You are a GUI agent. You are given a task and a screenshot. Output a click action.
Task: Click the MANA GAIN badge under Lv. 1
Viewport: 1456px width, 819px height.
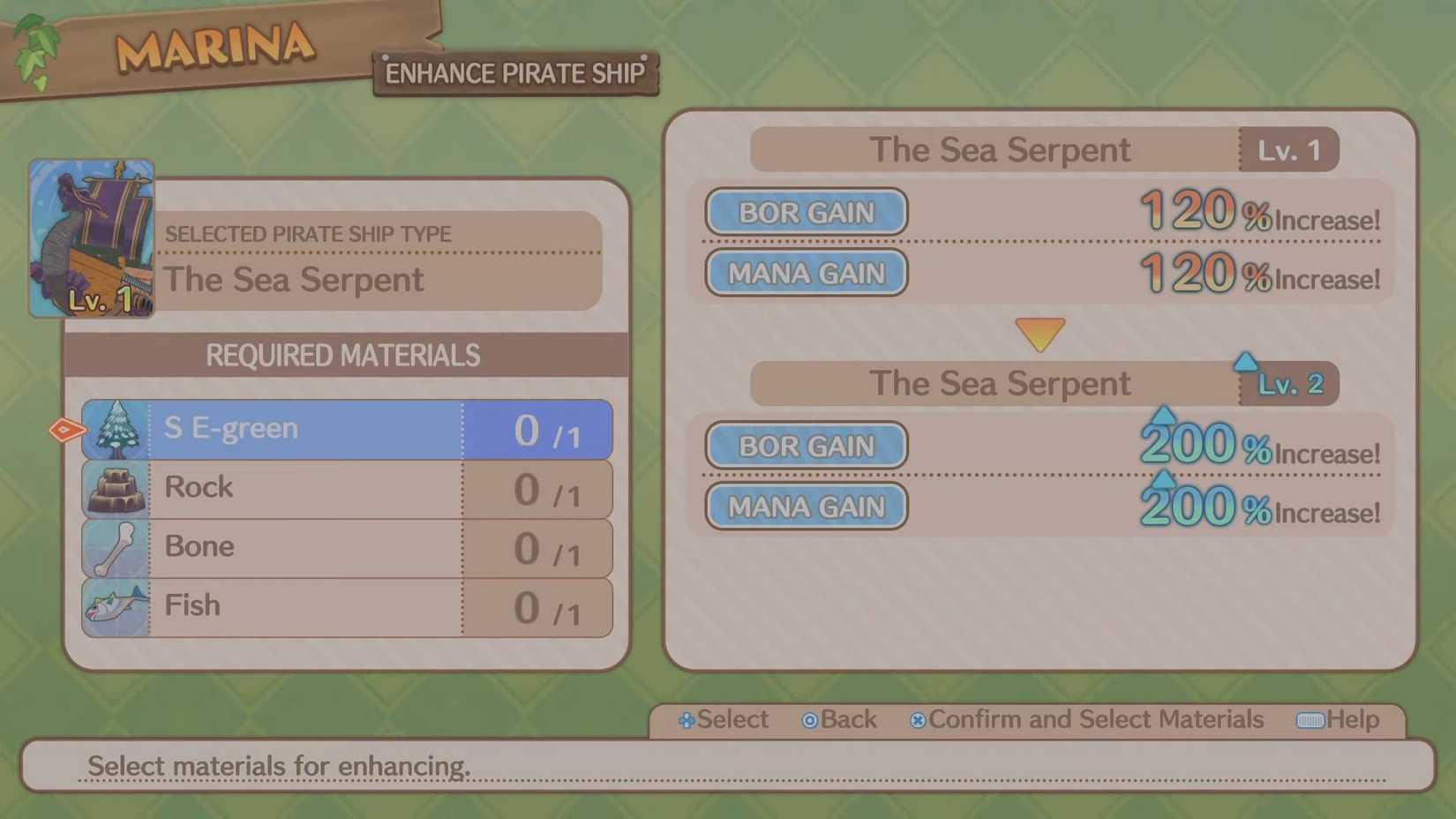(805, 273)
